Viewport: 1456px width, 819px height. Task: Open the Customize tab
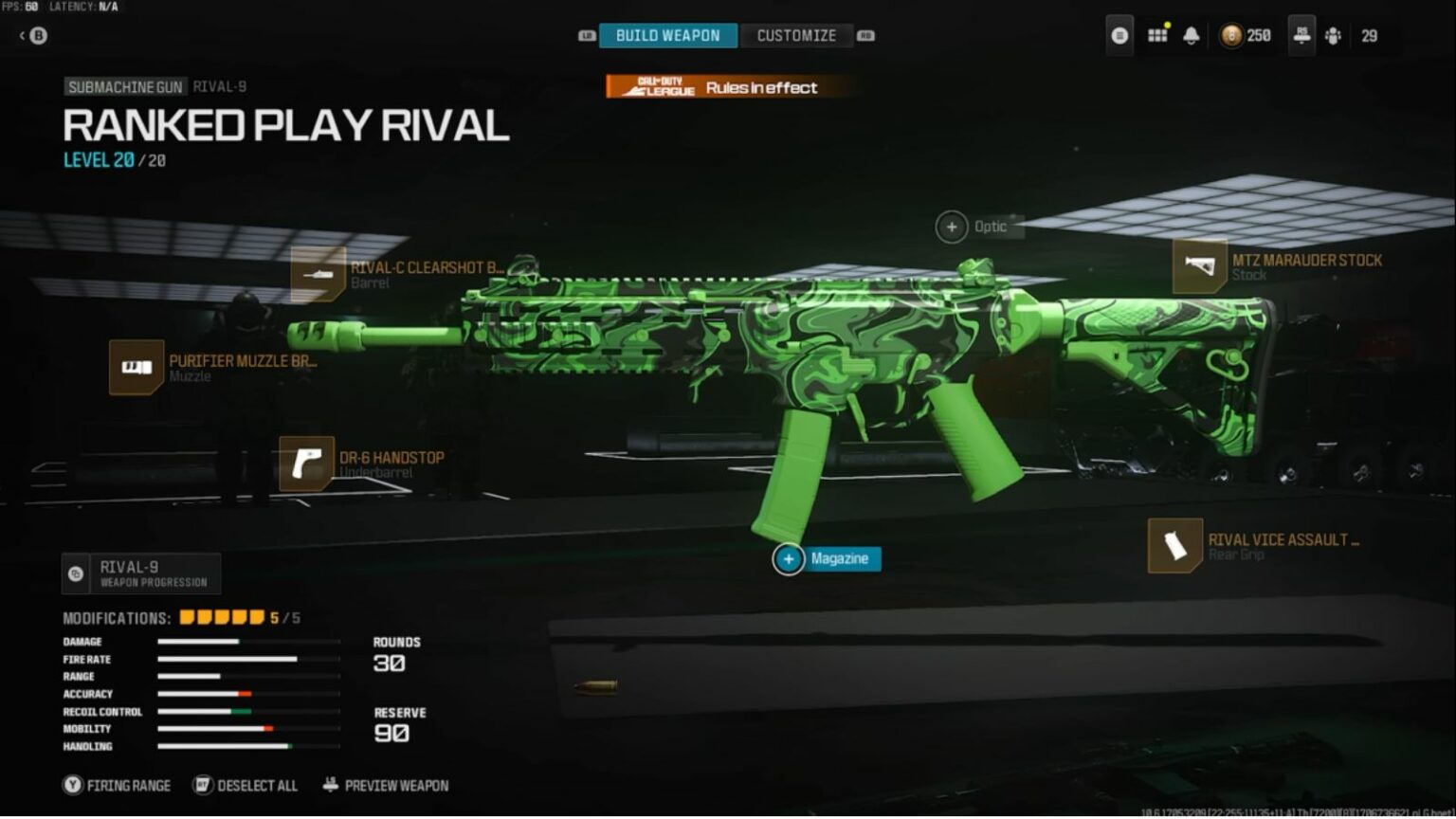point(796,36)
